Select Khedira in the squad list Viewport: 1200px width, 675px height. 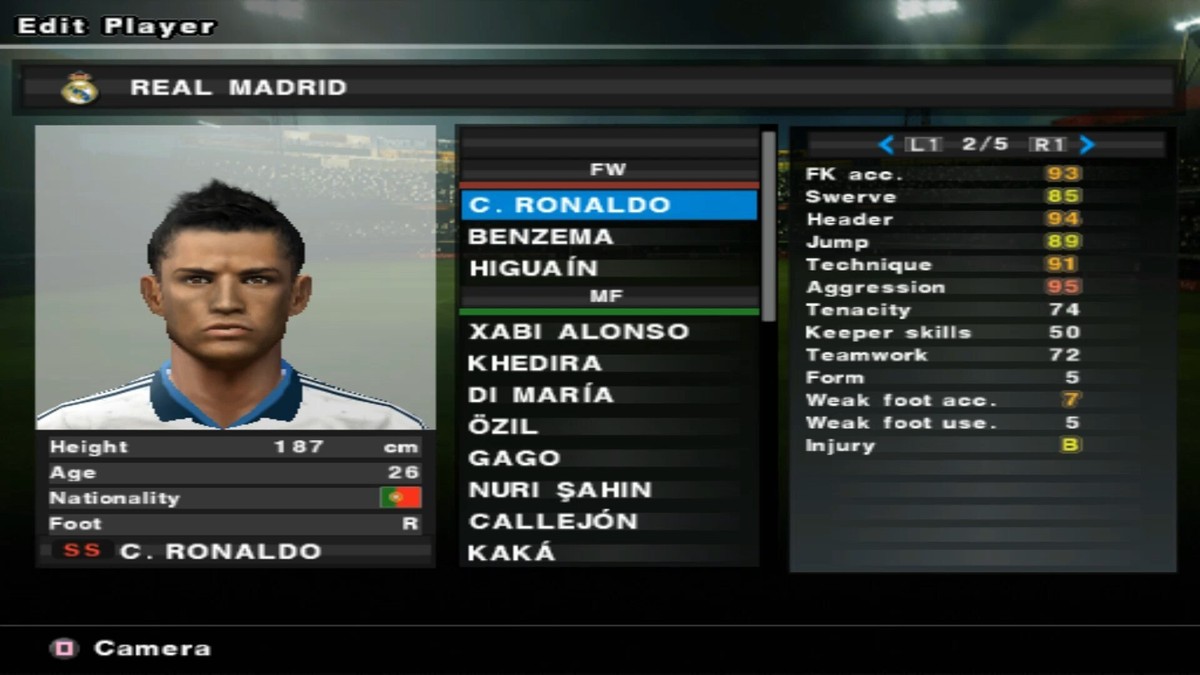[608, 363]
